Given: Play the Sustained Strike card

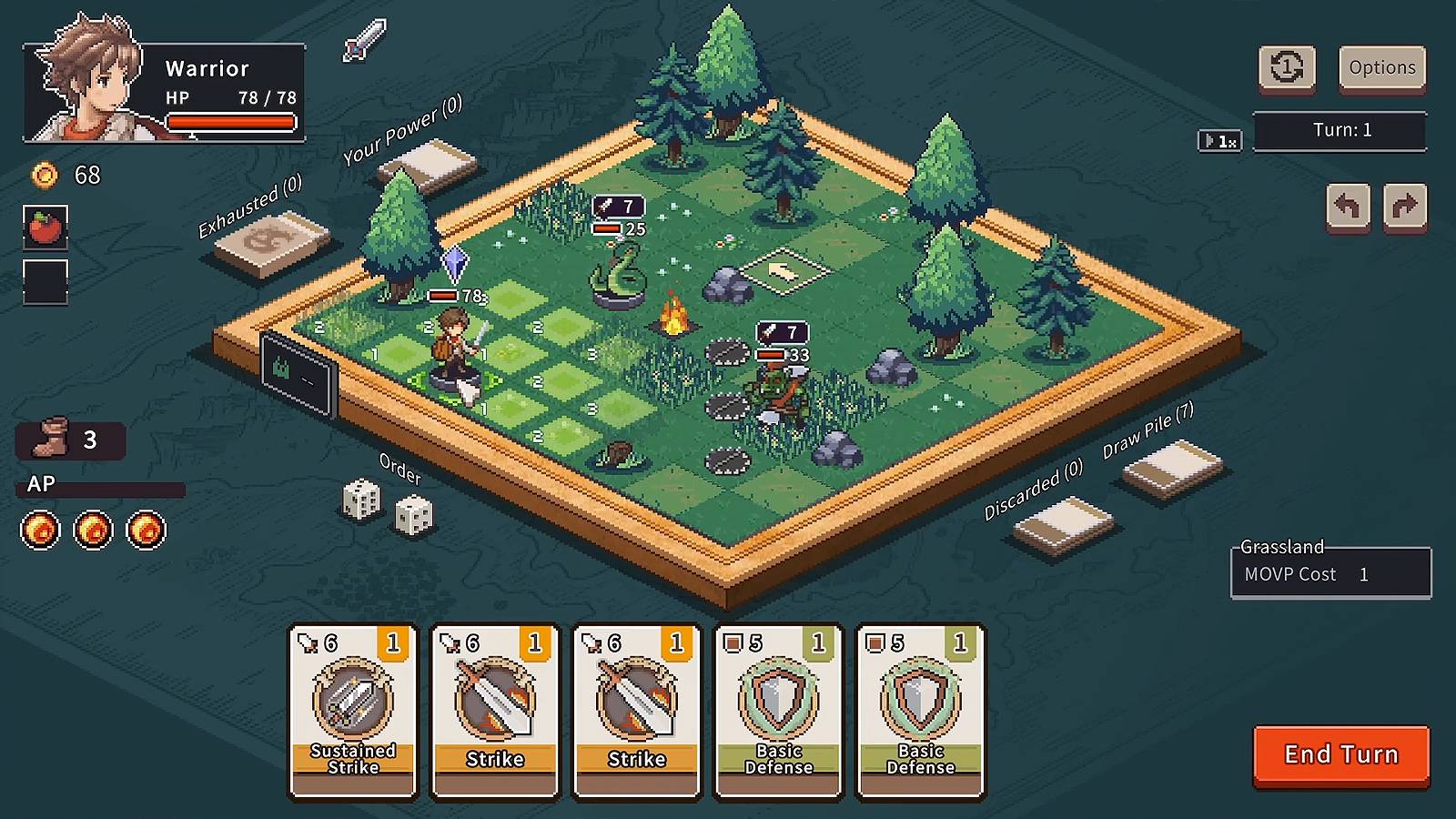Looking at the screenshot, I should point(353,711).
